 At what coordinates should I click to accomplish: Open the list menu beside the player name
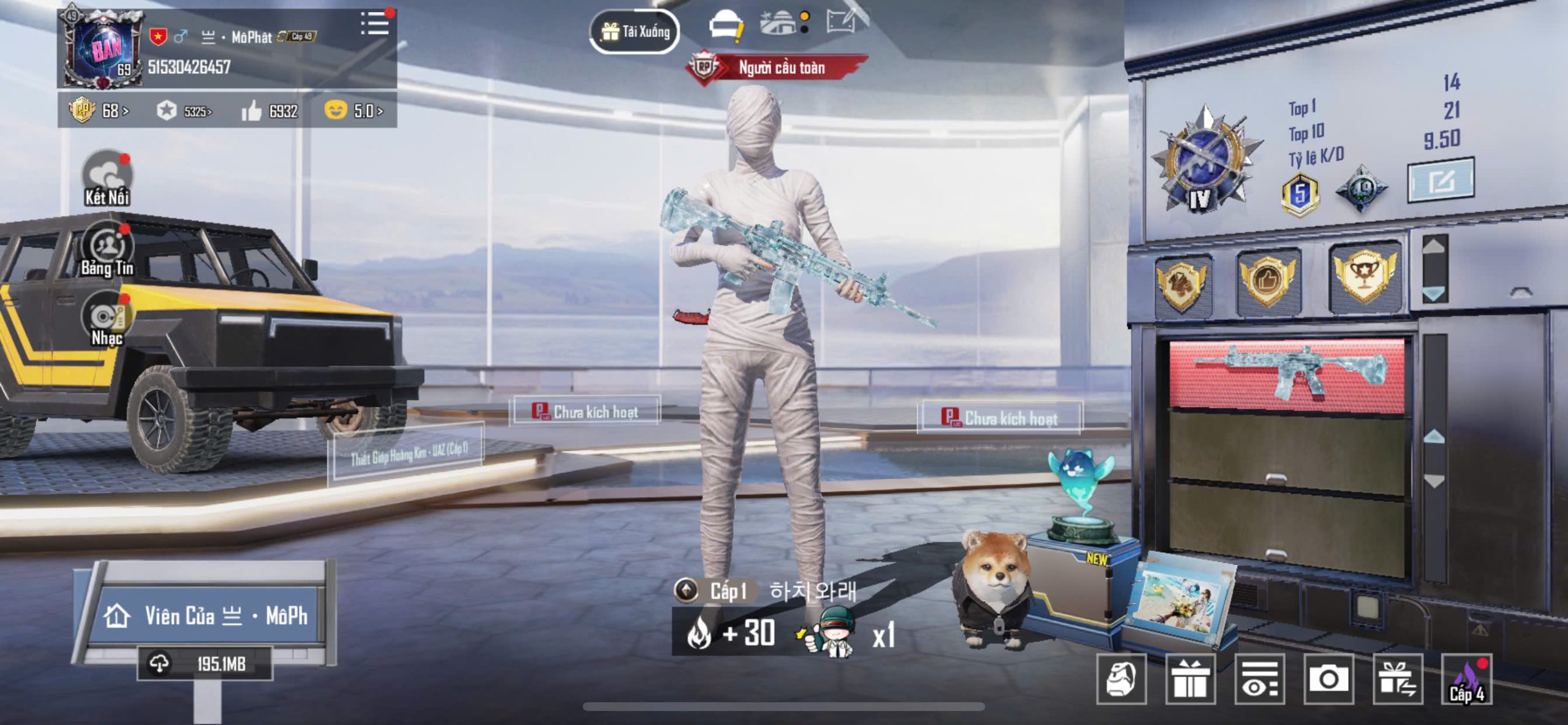coord(374,24)
